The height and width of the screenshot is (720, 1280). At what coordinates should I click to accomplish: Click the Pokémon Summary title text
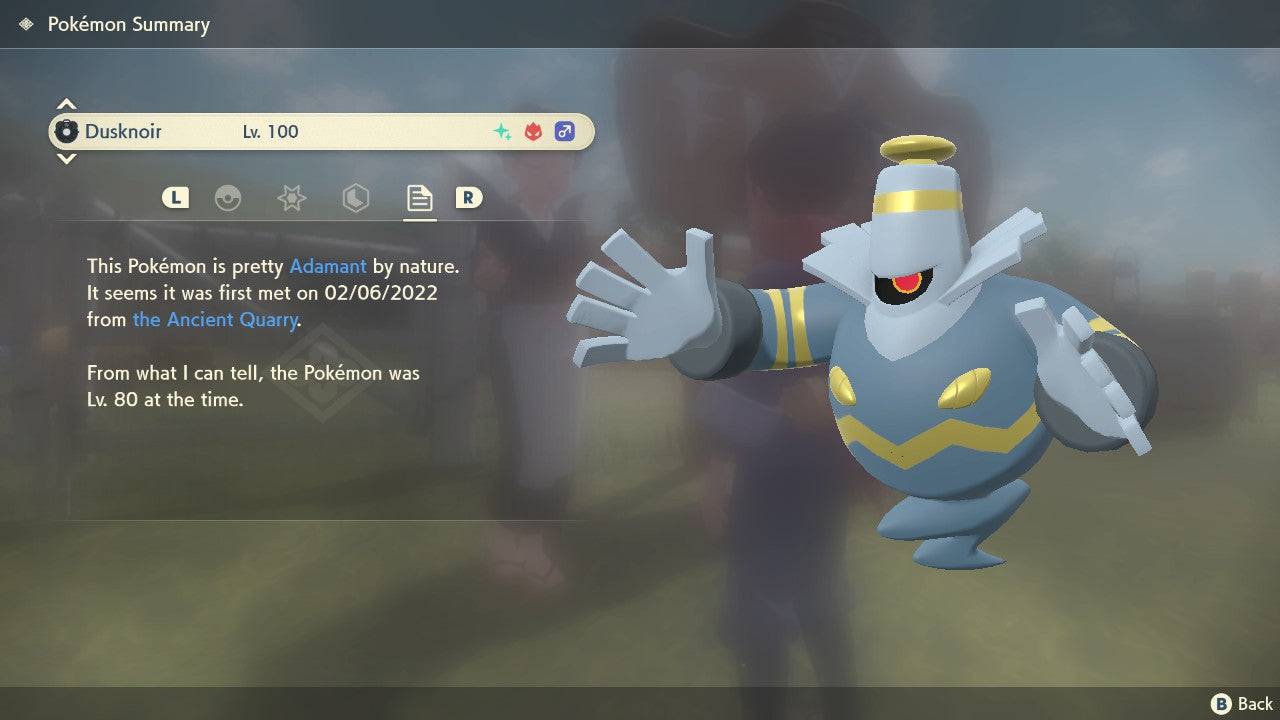click(129, 24)
